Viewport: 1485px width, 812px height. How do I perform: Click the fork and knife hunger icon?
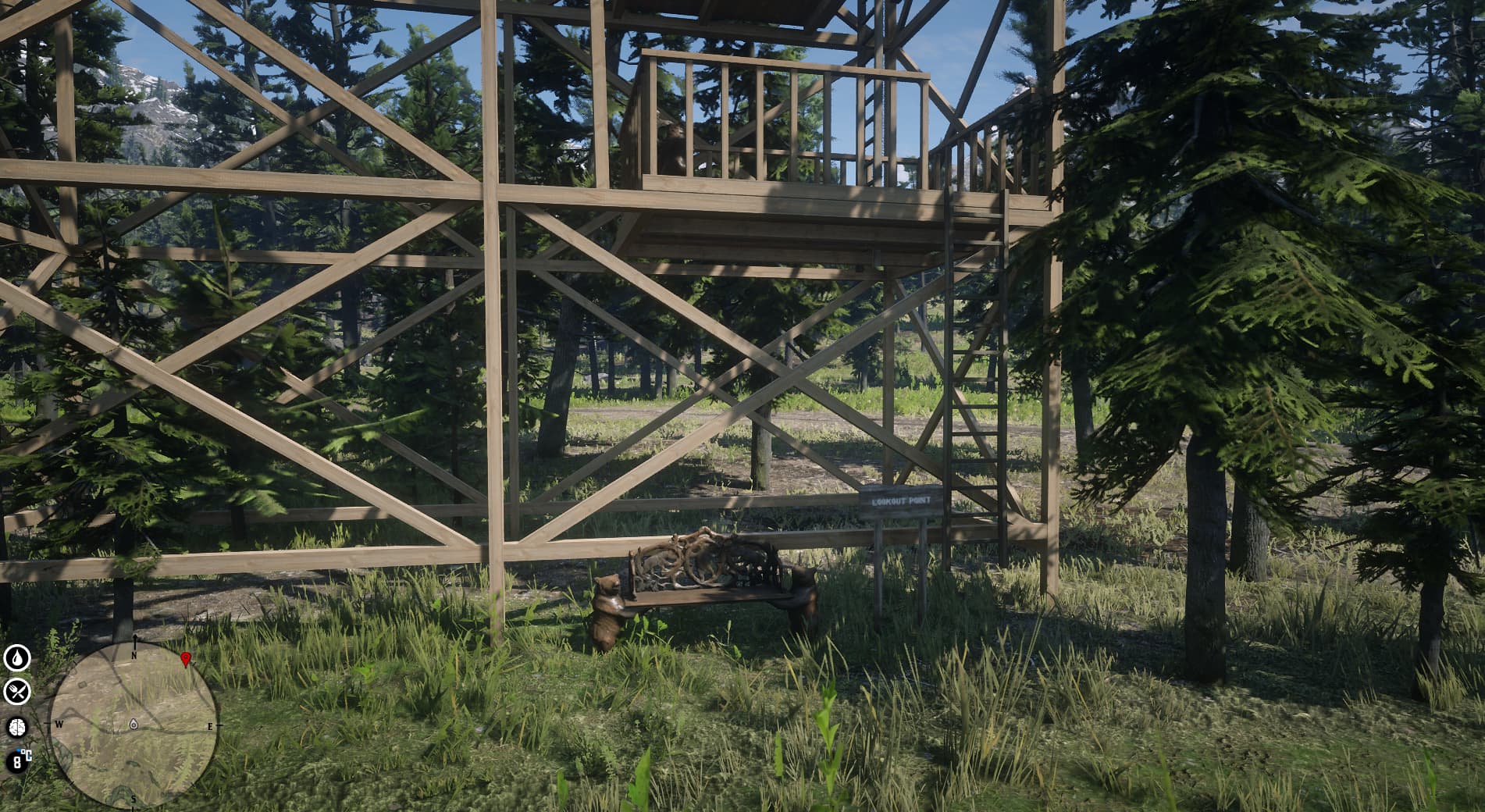coord(17,693)
